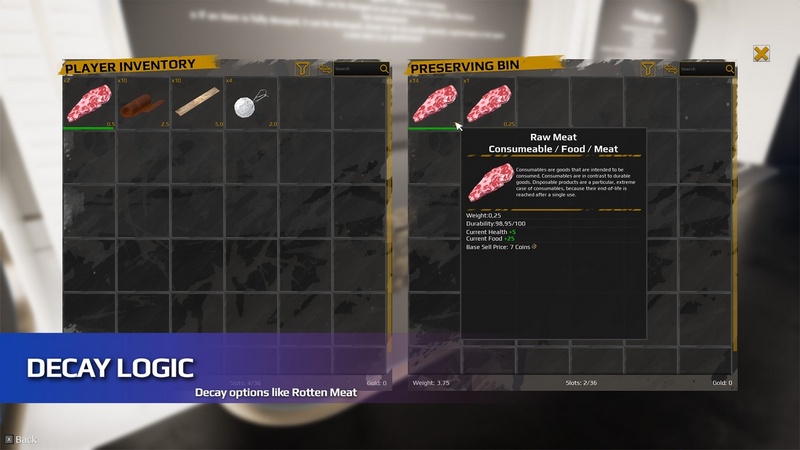Close the inventory window with the X

[761, 54]
